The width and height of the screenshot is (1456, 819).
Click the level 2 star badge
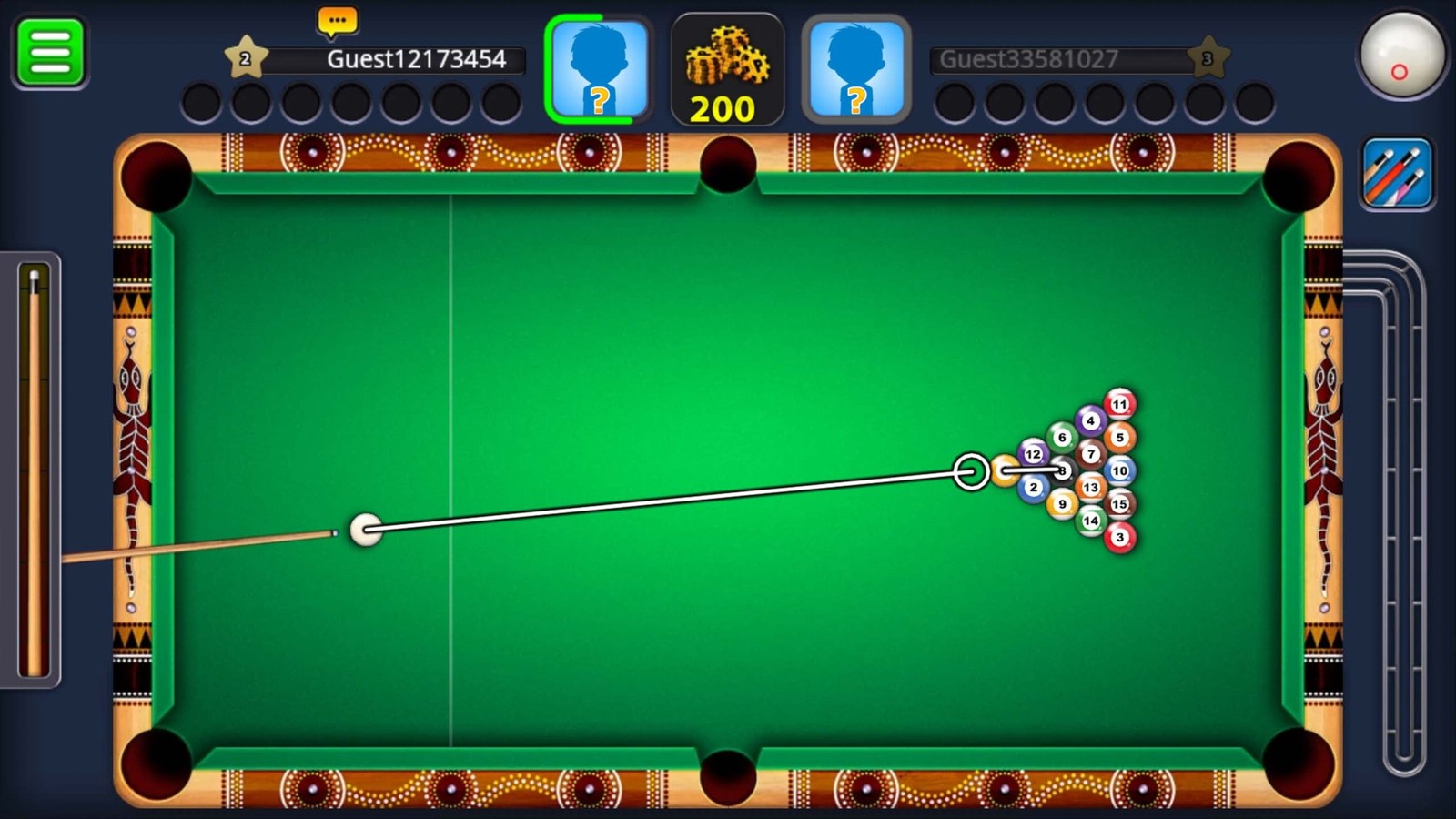(x=244, y=56)
